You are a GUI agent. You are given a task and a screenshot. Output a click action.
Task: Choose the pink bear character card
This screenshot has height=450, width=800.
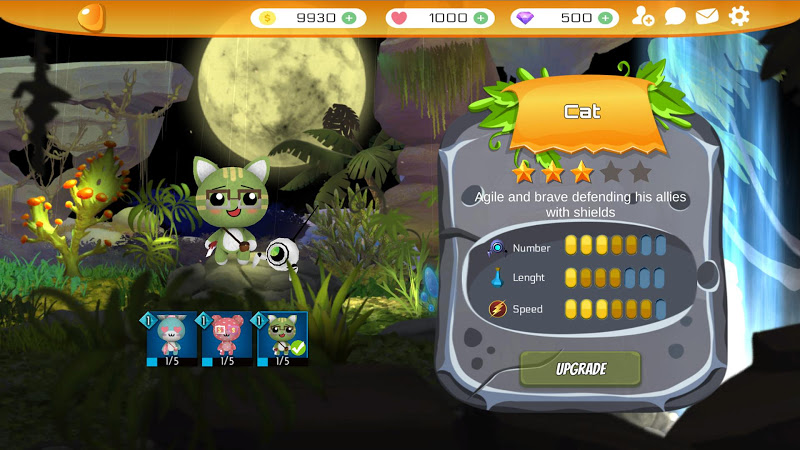(x=227, y=339)
